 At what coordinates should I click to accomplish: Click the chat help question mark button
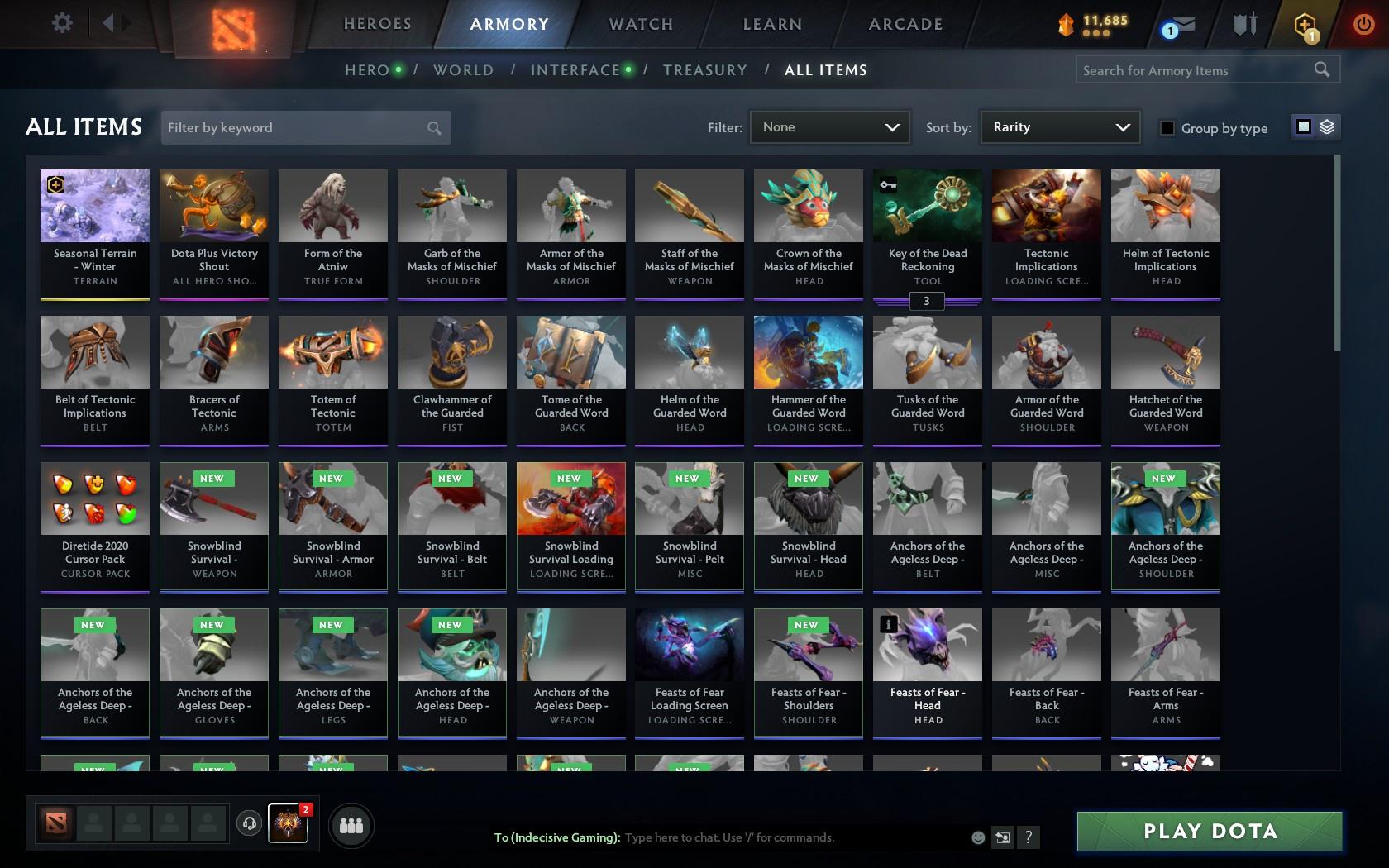tap(1028, 837)
